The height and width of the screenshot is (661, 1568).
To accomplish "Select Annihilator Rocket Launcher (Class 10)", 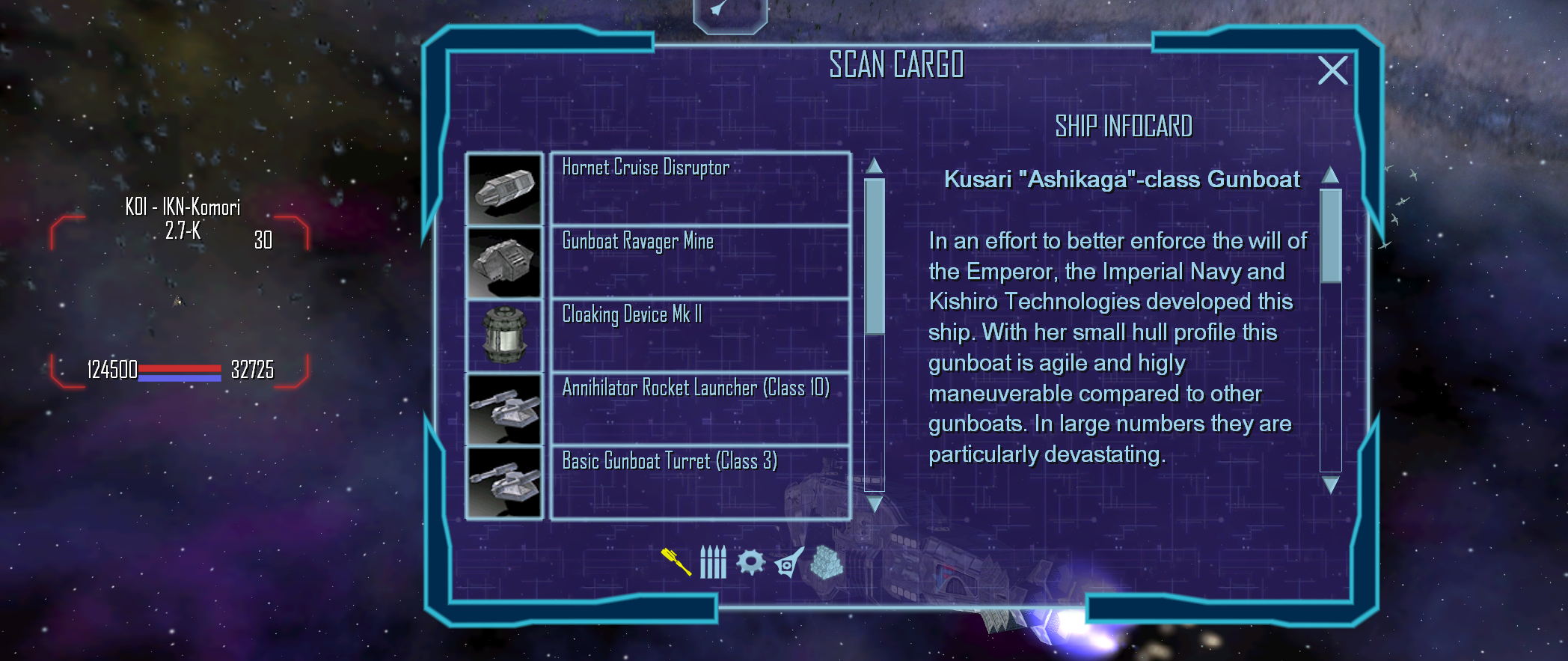I will [x=700, y=408].
